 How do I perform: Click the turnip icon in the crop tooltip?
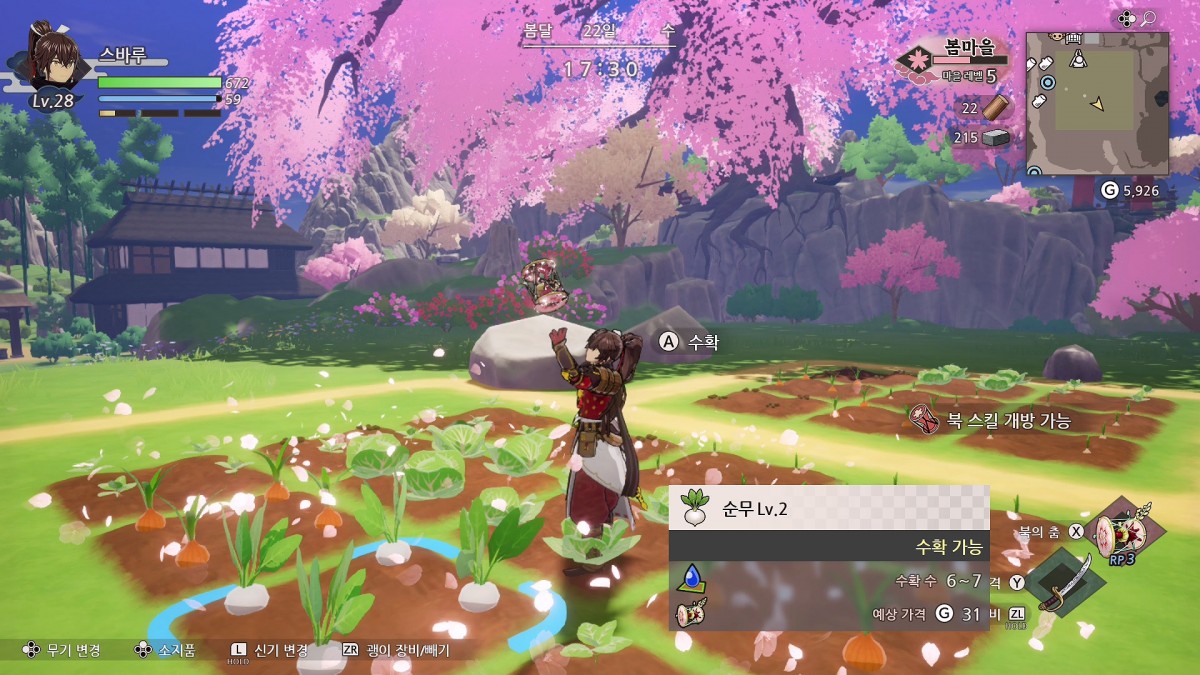coord(693,508)
